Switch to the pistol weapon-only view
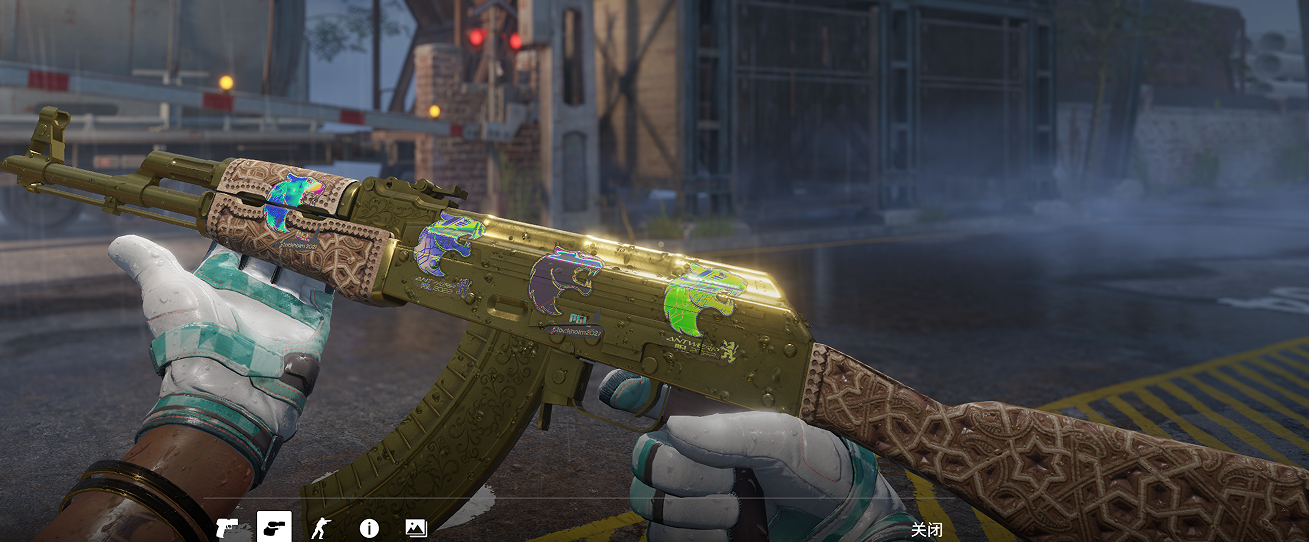The width and height of the screenshot is (1309, 542). pos(228,527)
